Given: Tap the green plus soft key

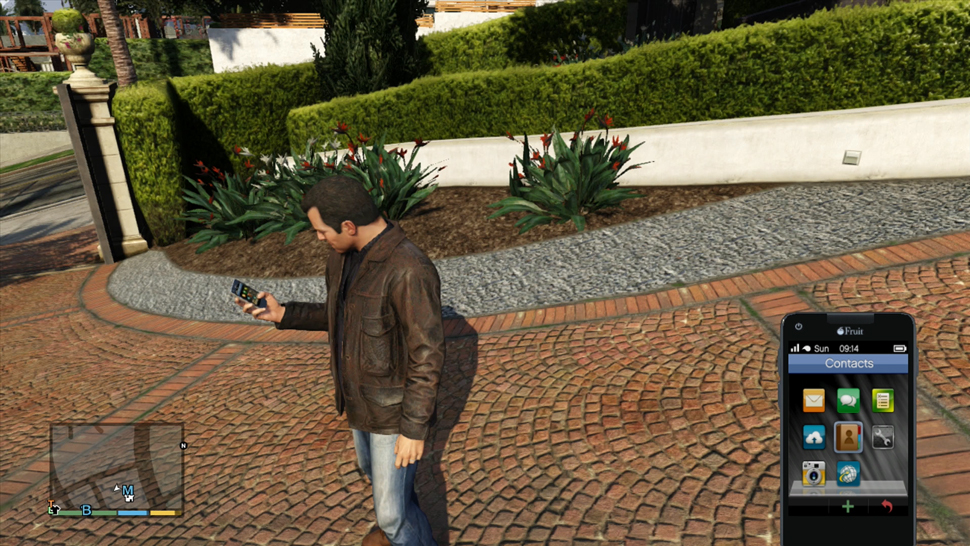Looking at the screenshot, I should click(x=848, y=507).
